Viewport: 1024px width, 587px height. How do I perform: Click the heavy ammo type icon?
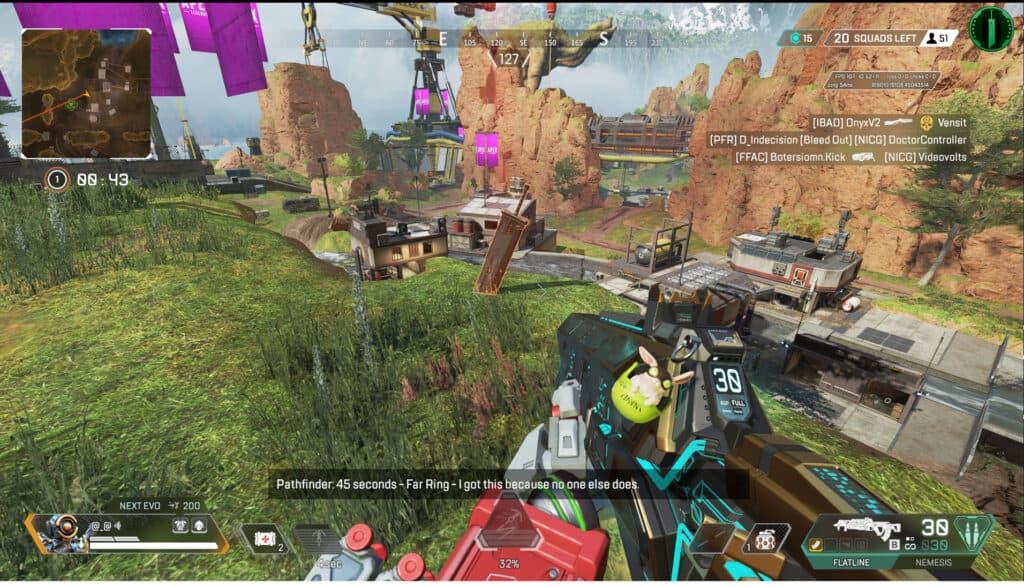tap(966, 529)
